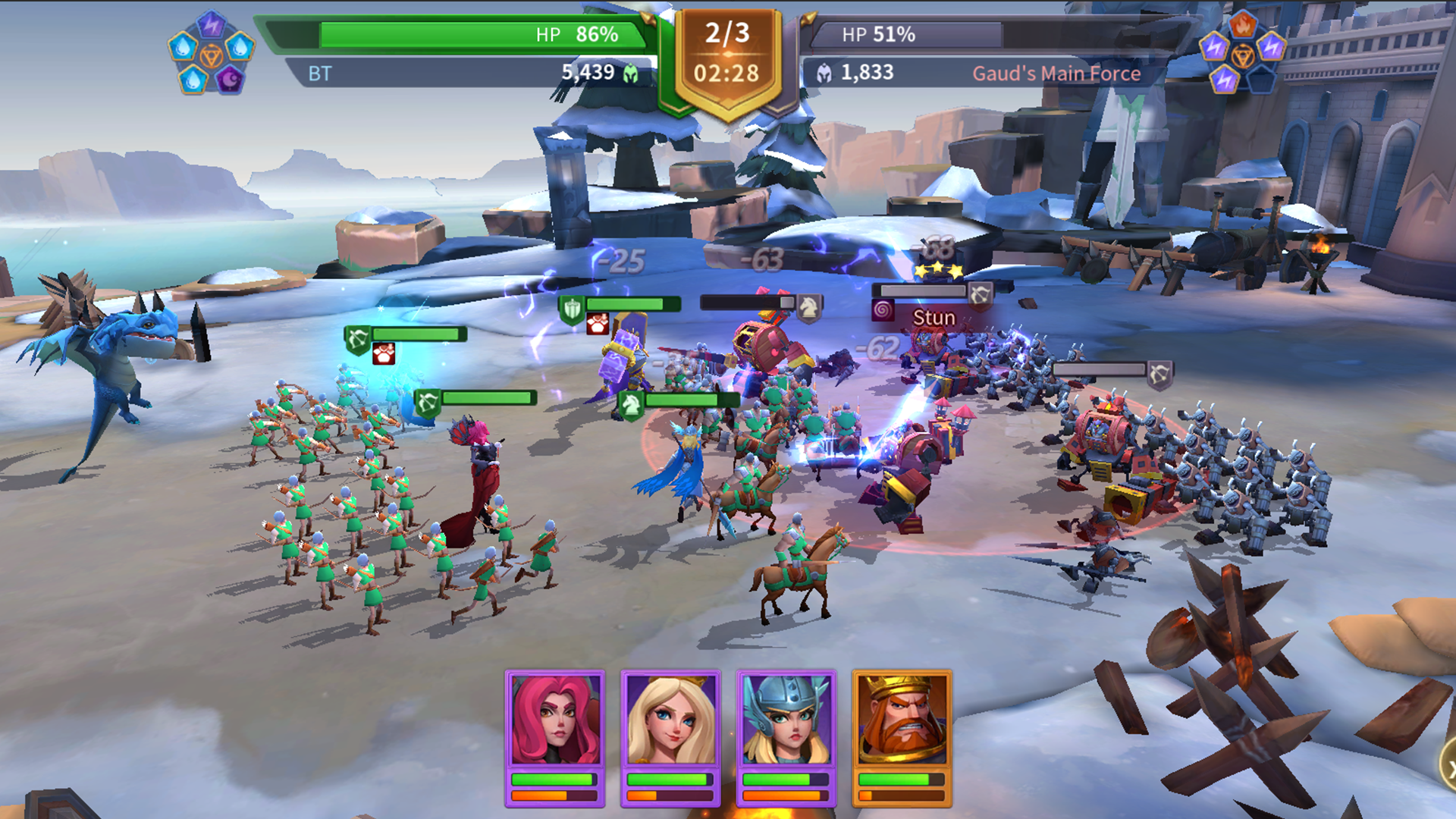Tap the orange triangle emblem in the left pentagon cluster
The height and width of the screenshot is (819, 1456).
pos(212,55)
